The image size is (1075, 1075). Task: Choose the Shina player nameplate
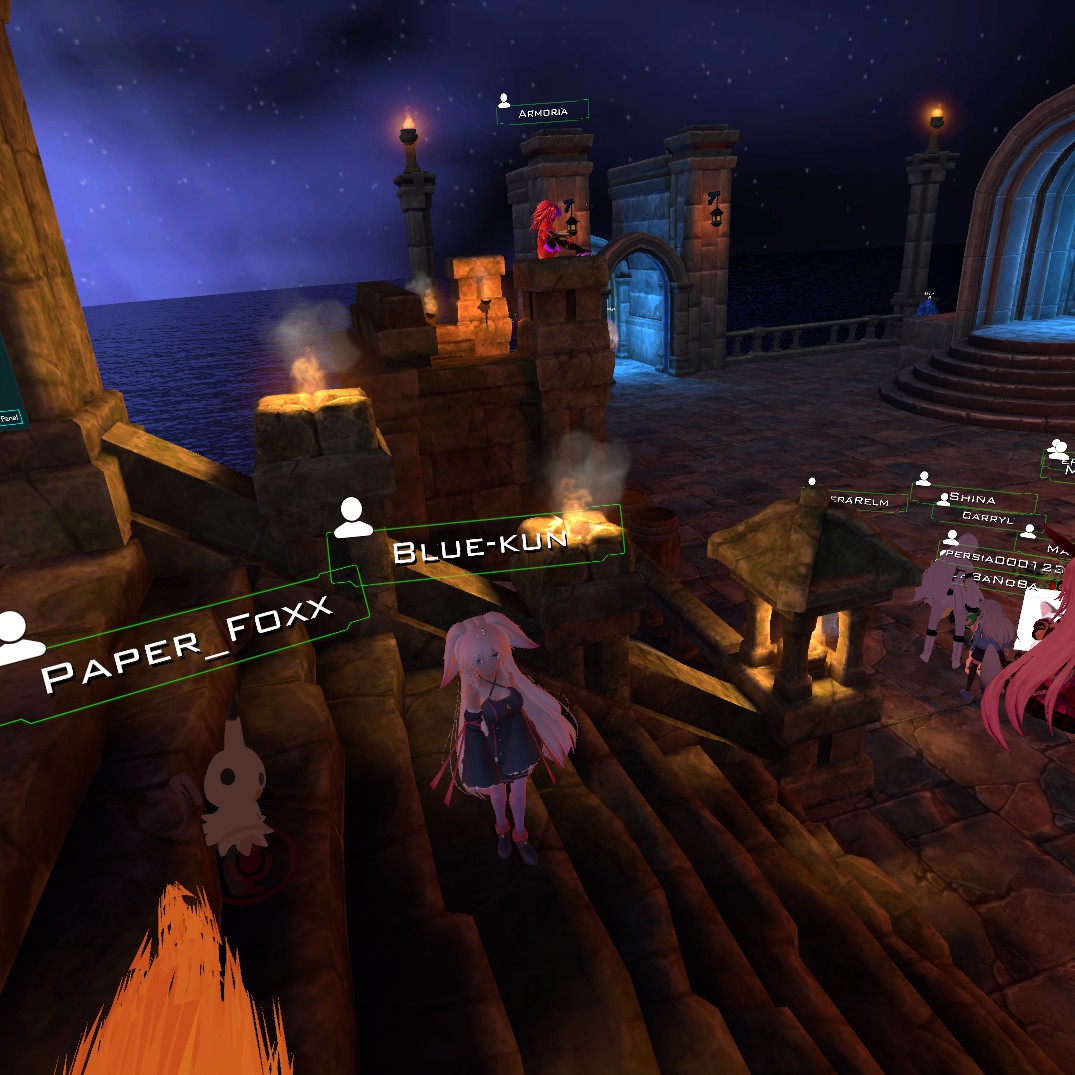972,498
